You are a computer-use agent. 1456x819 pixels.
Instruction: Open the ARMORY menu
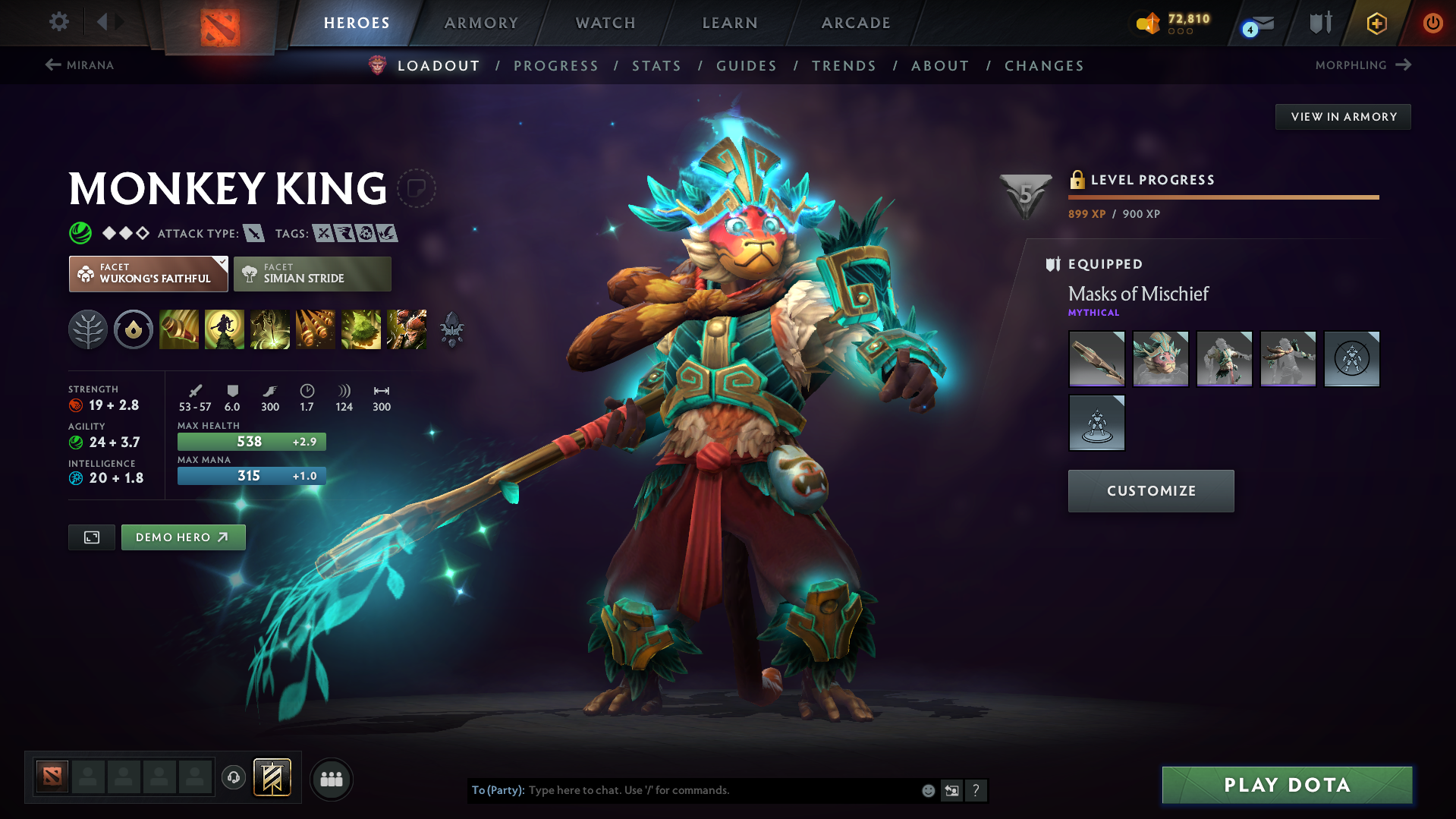pos(481,23)
